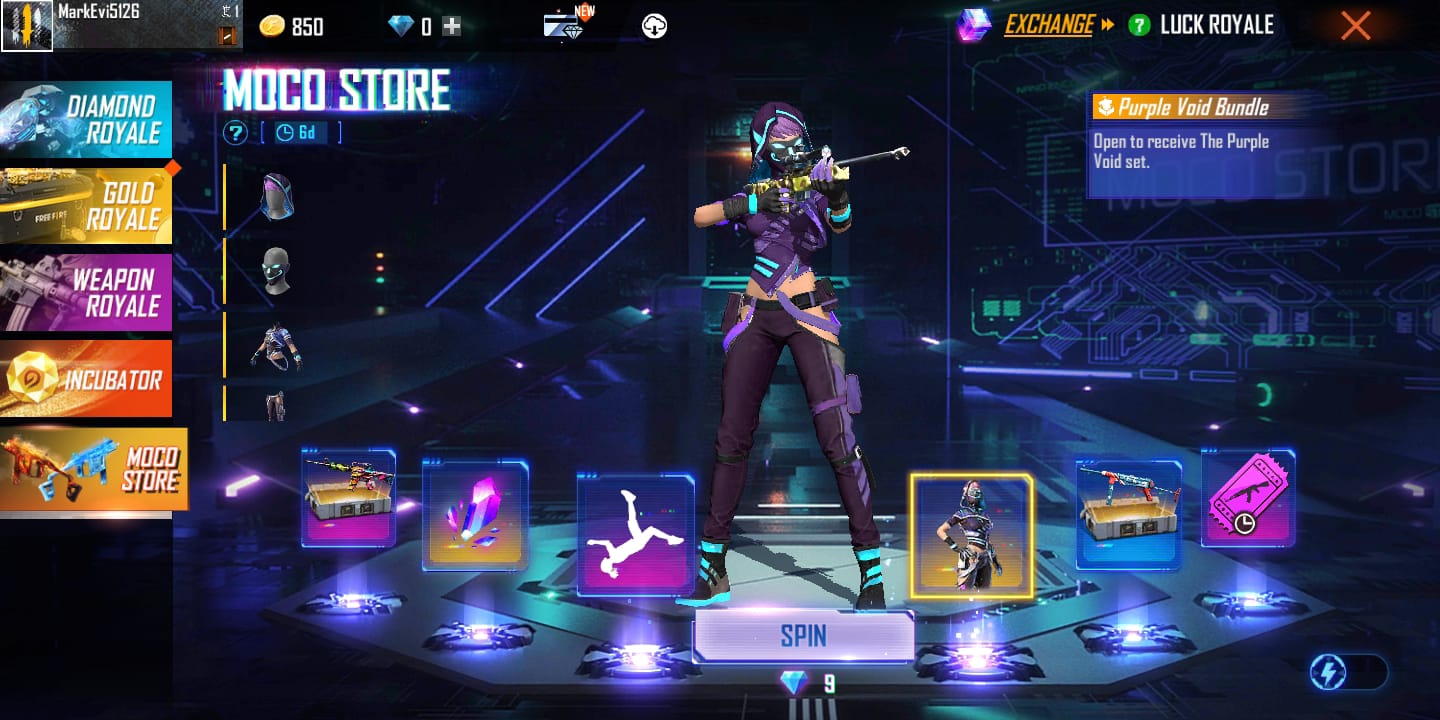Preview the purple hood item

click(x=275, y=195)
